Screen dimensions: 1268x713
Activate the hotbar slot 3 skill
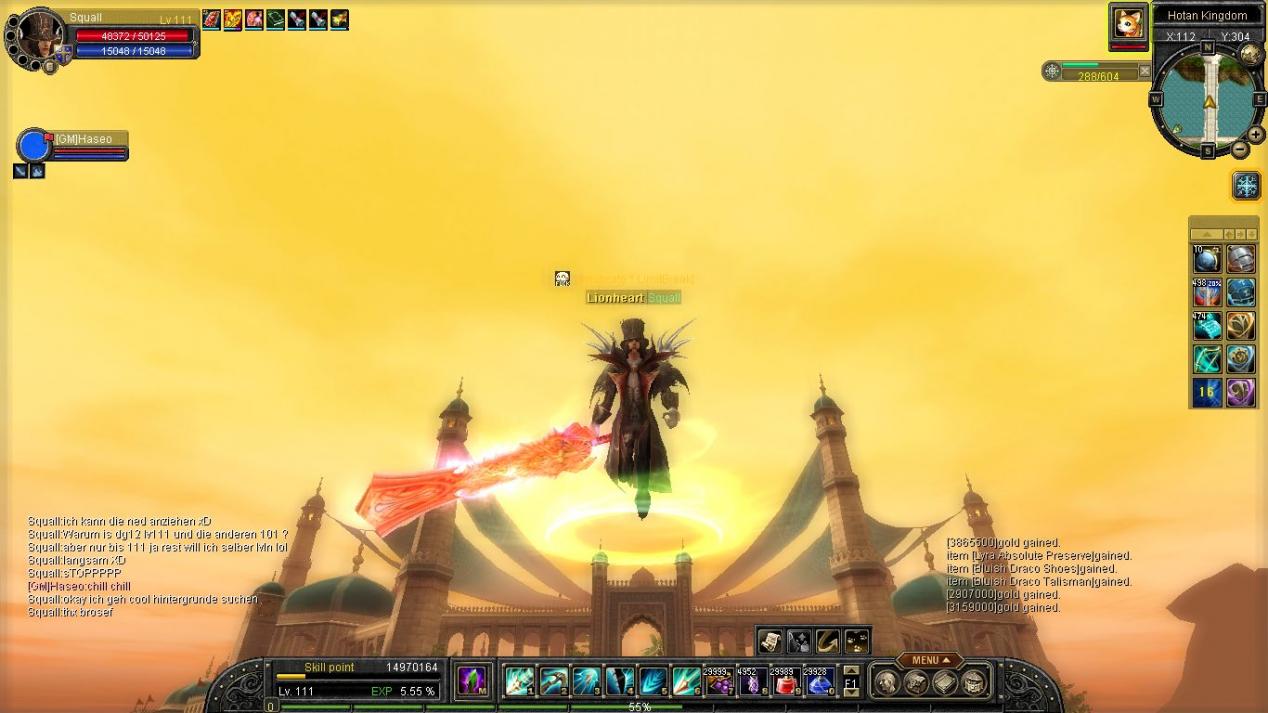click(x=586, y=681)
